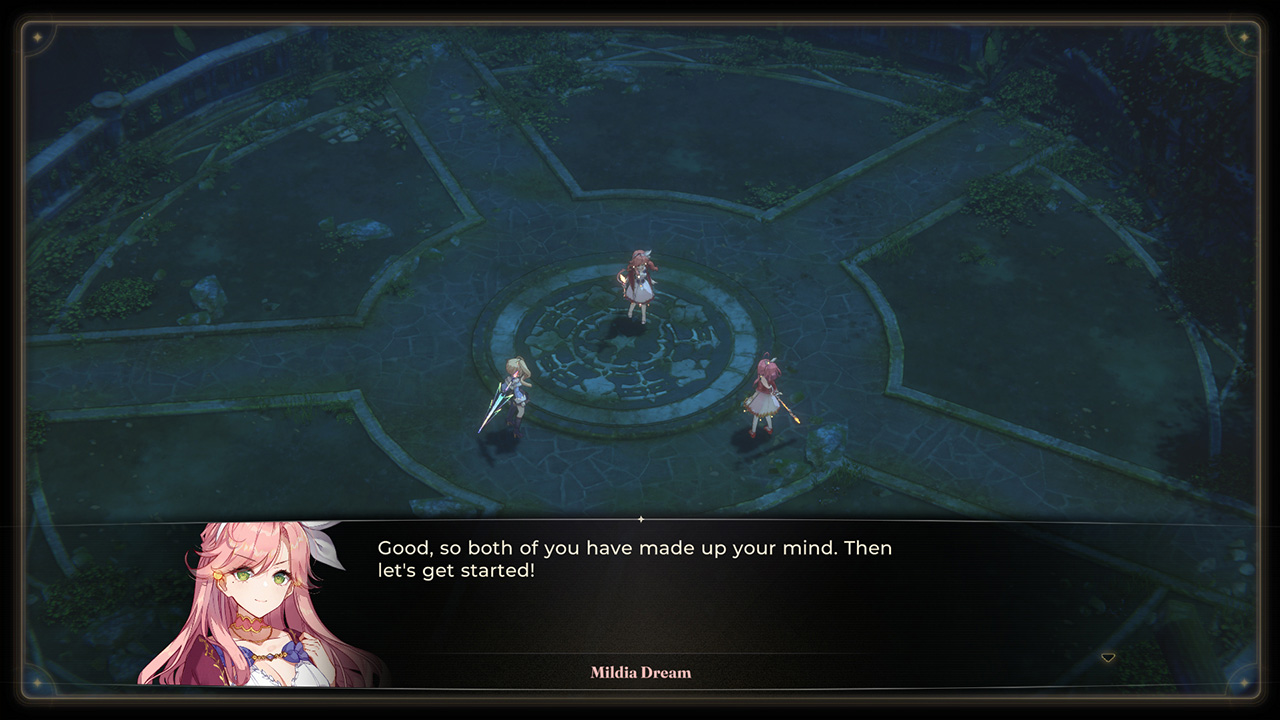Select the blonde swordswoman on the left
Image resolution: width=1280 pixels, height=720 pixels.
(516, 392)
